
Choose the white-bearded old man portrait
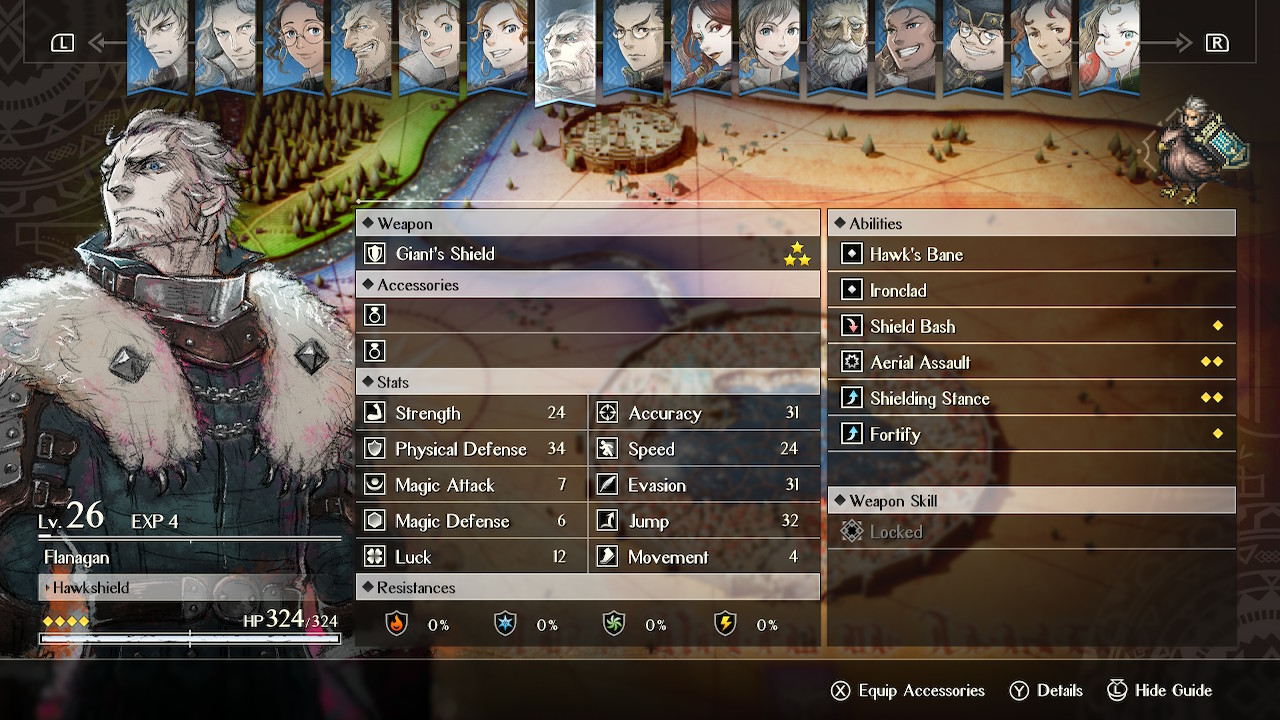837,45
